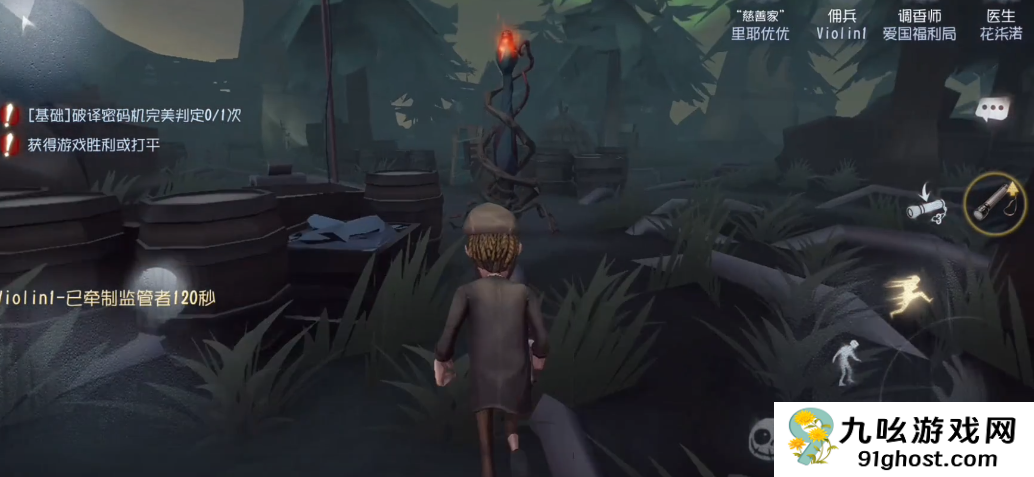Activate the glowing running stance icon
Viewport: 1034px width, 477px height.
click(909, 295)
